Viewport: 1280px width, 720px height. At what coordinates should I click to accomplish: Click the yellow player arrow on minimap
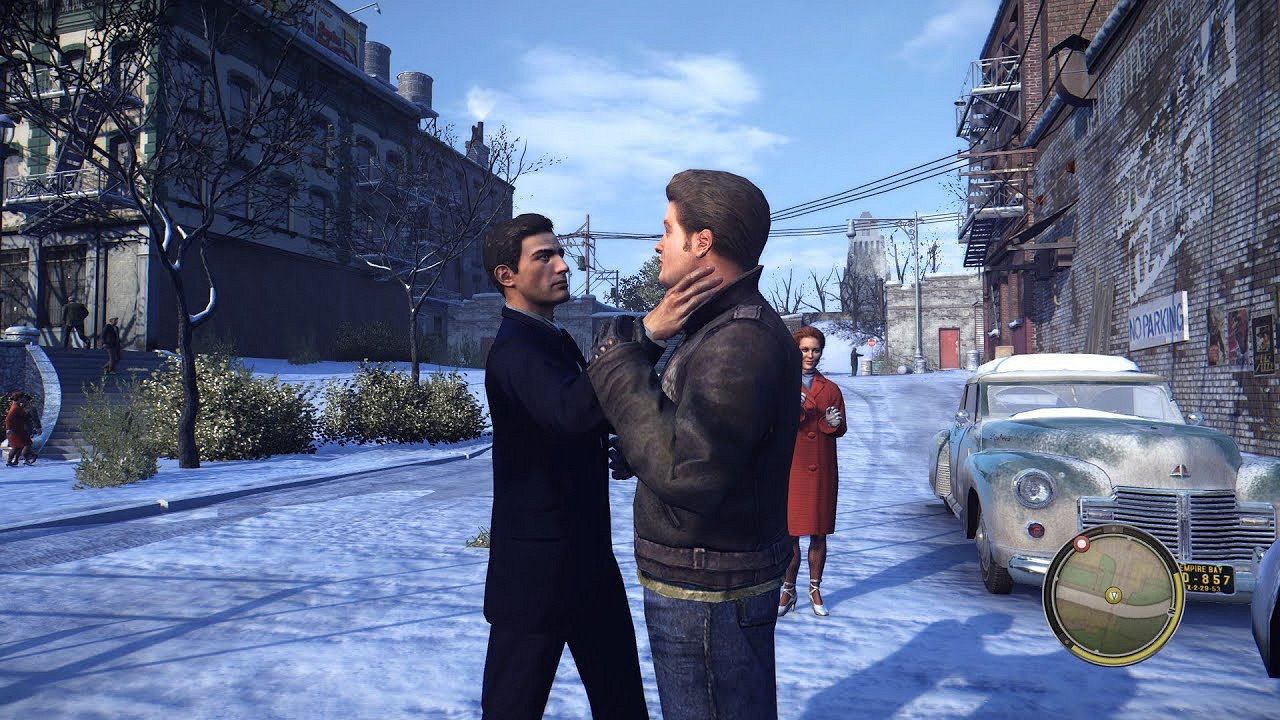(x=1112, y=594)
